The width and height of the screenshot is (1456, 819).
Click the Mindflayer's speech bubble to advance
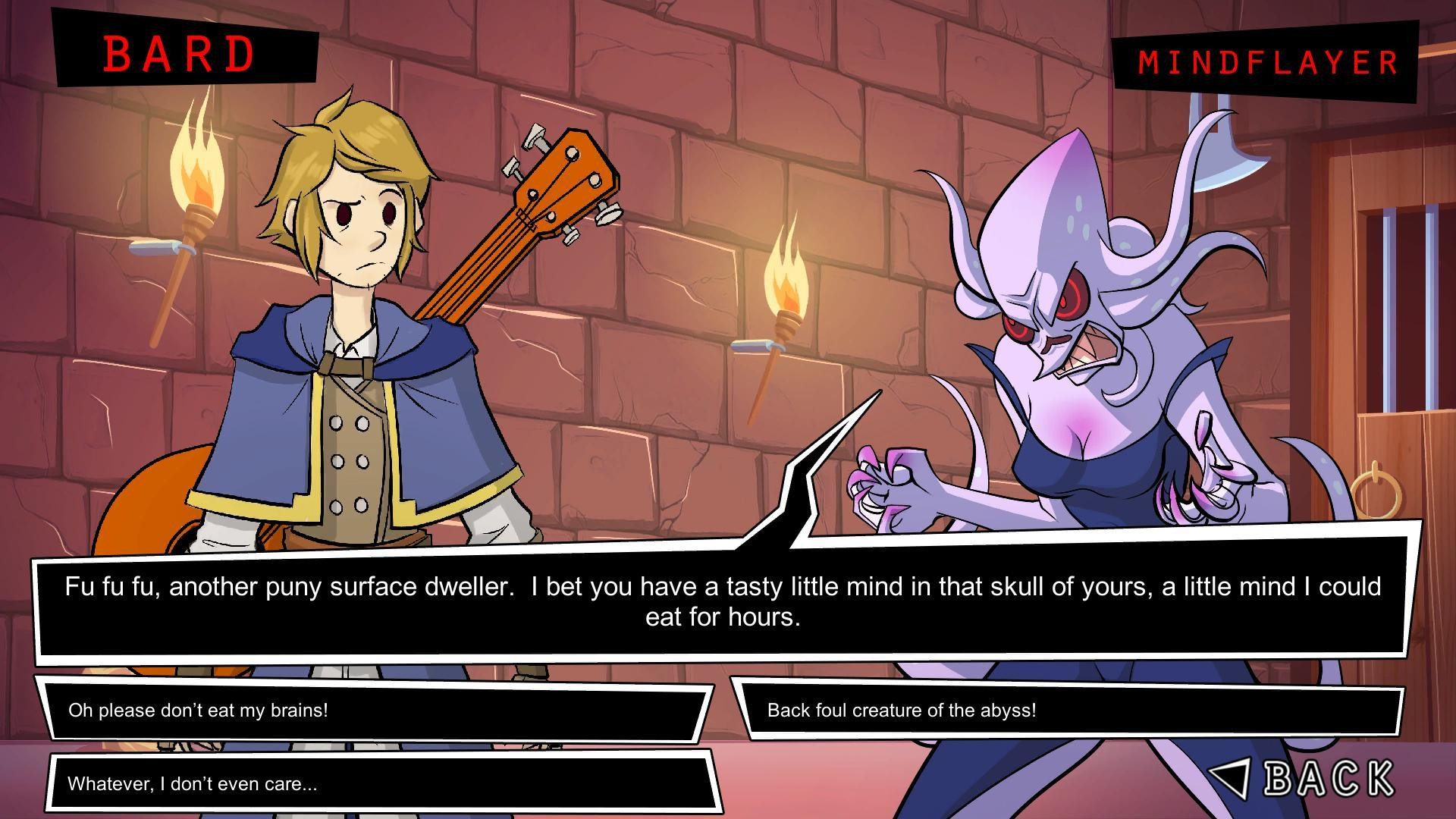coord(728,601)
